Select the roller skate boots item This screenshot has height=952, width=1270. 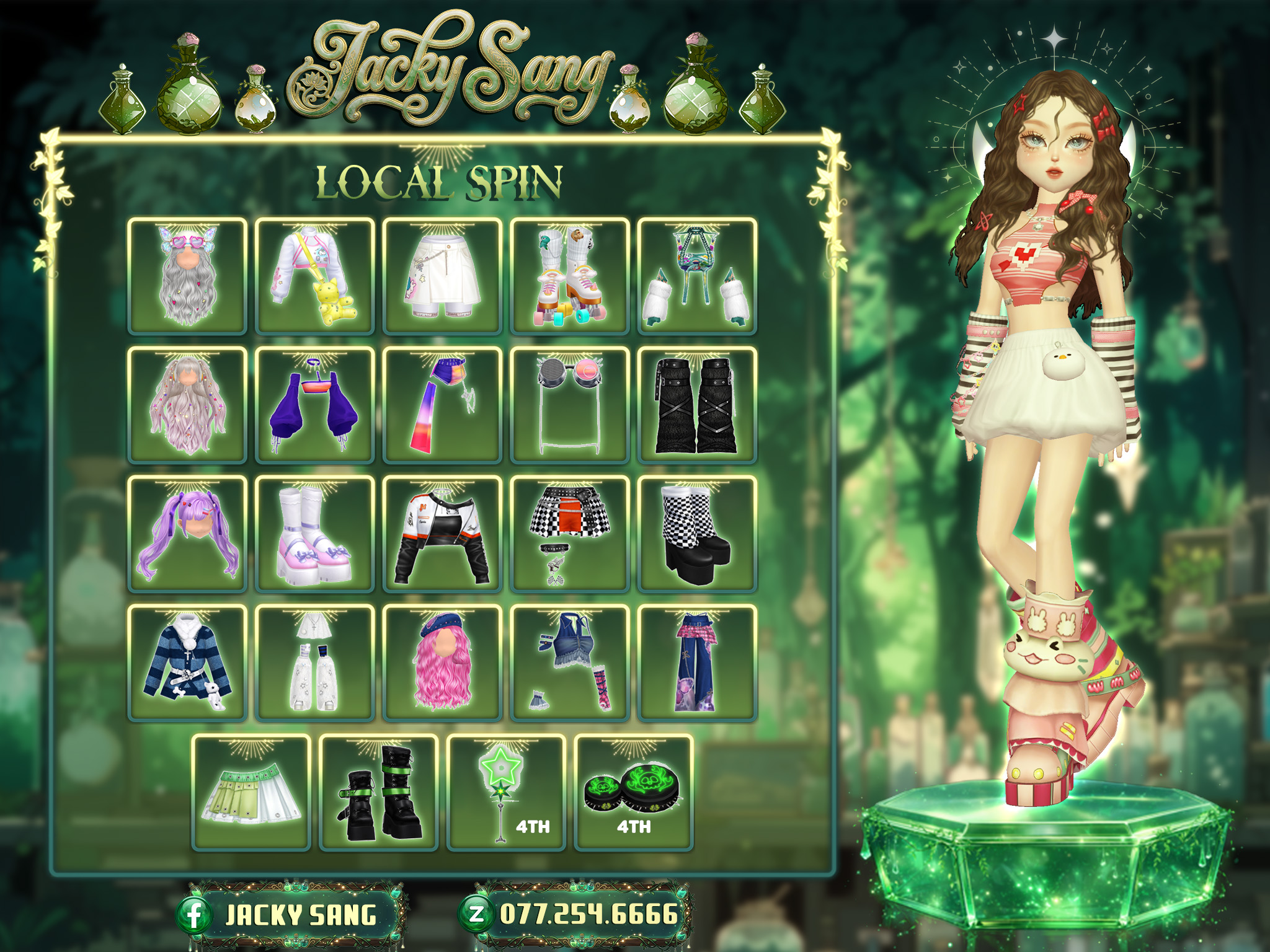[570, 276]
